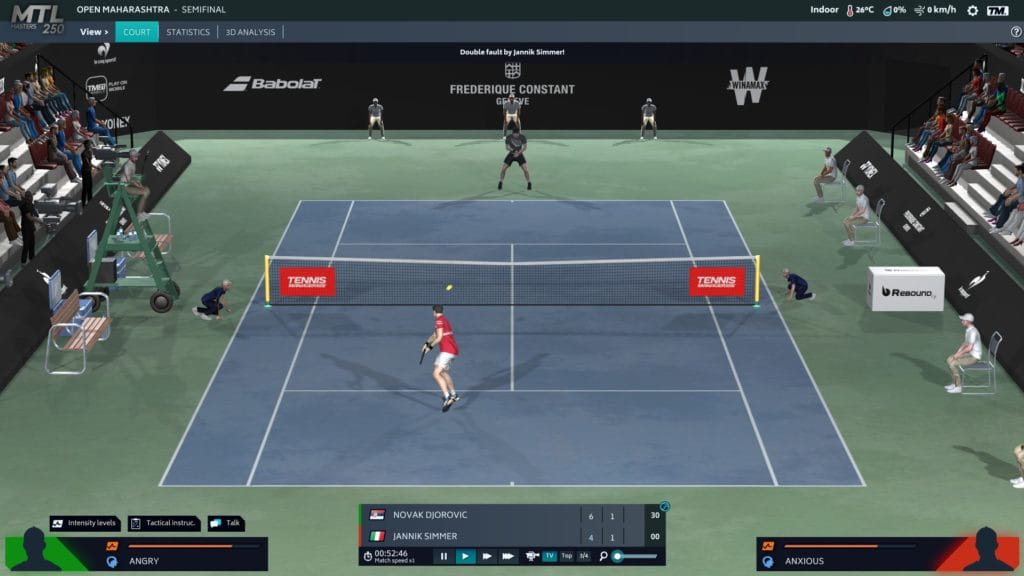Switch to the Statistics tab

coord(188,32)
